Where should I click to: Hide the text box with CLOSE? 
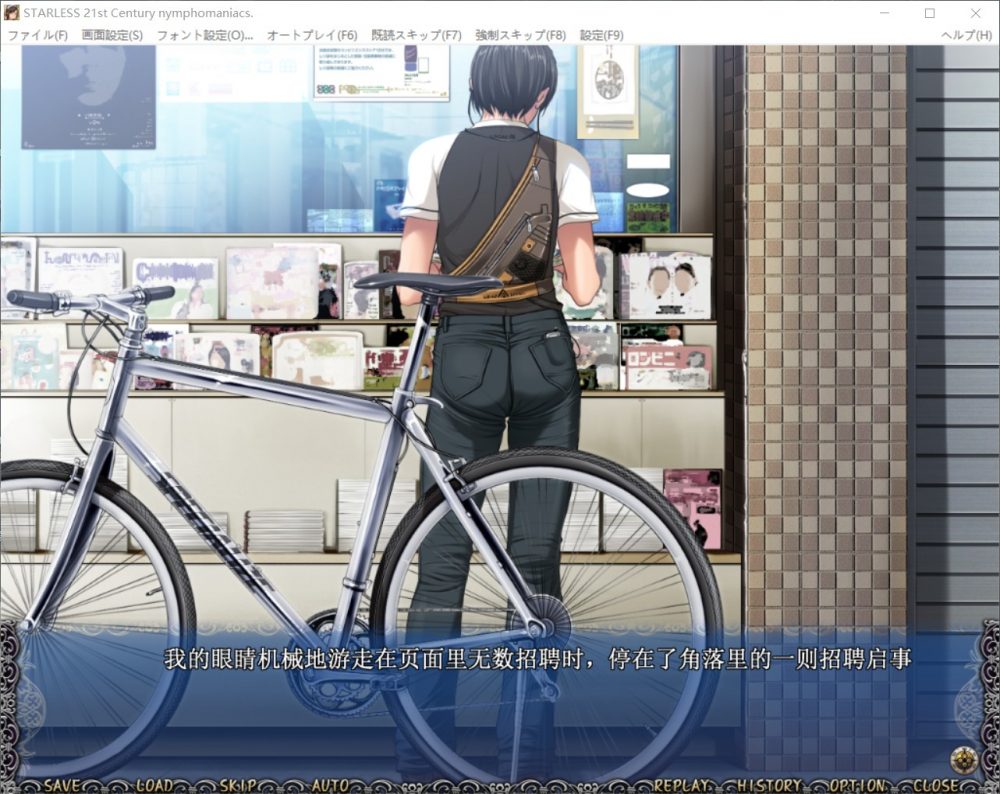935,785
